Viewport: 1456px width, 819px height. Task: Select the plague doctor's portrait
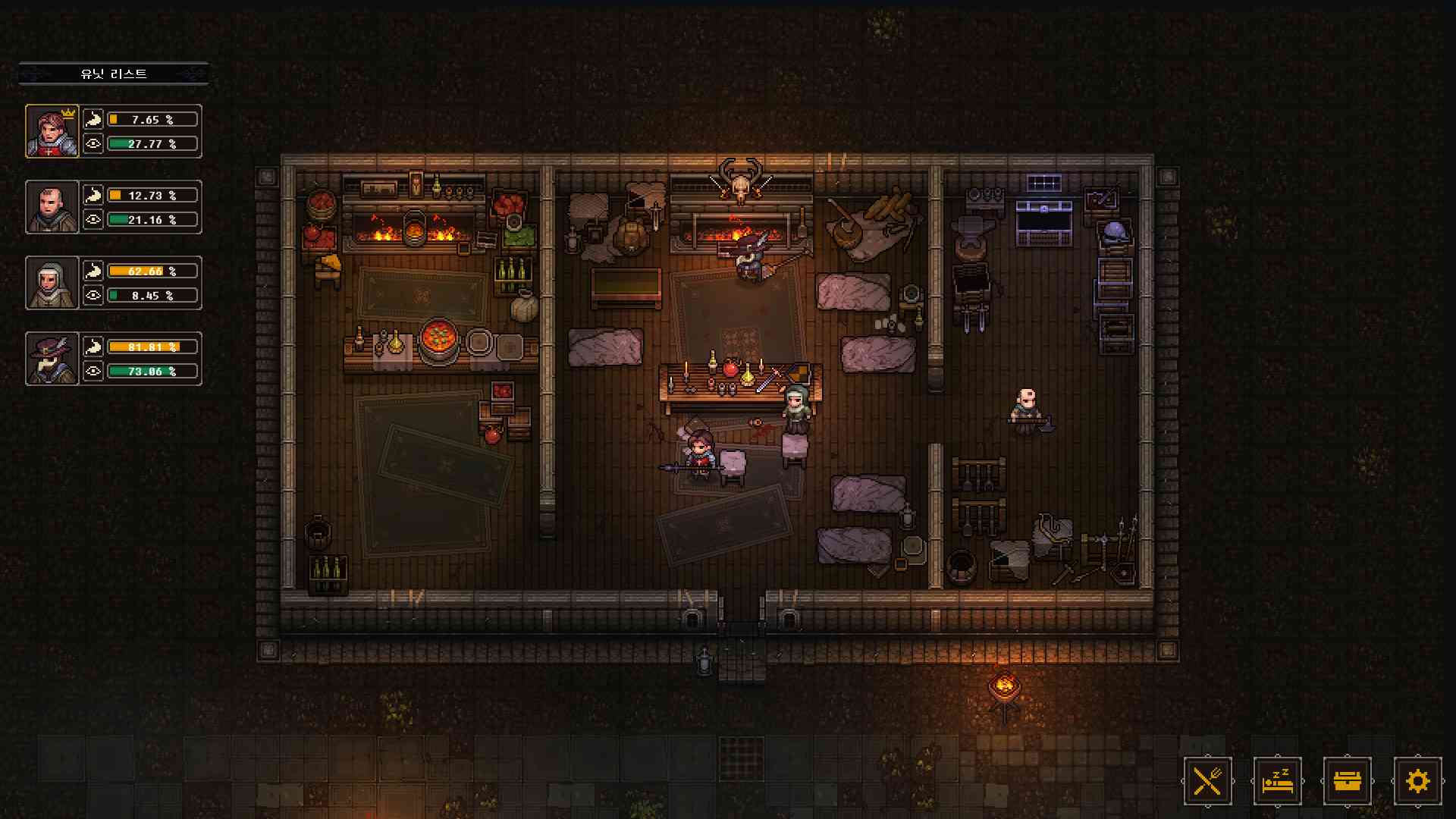[x=52, y=360]
